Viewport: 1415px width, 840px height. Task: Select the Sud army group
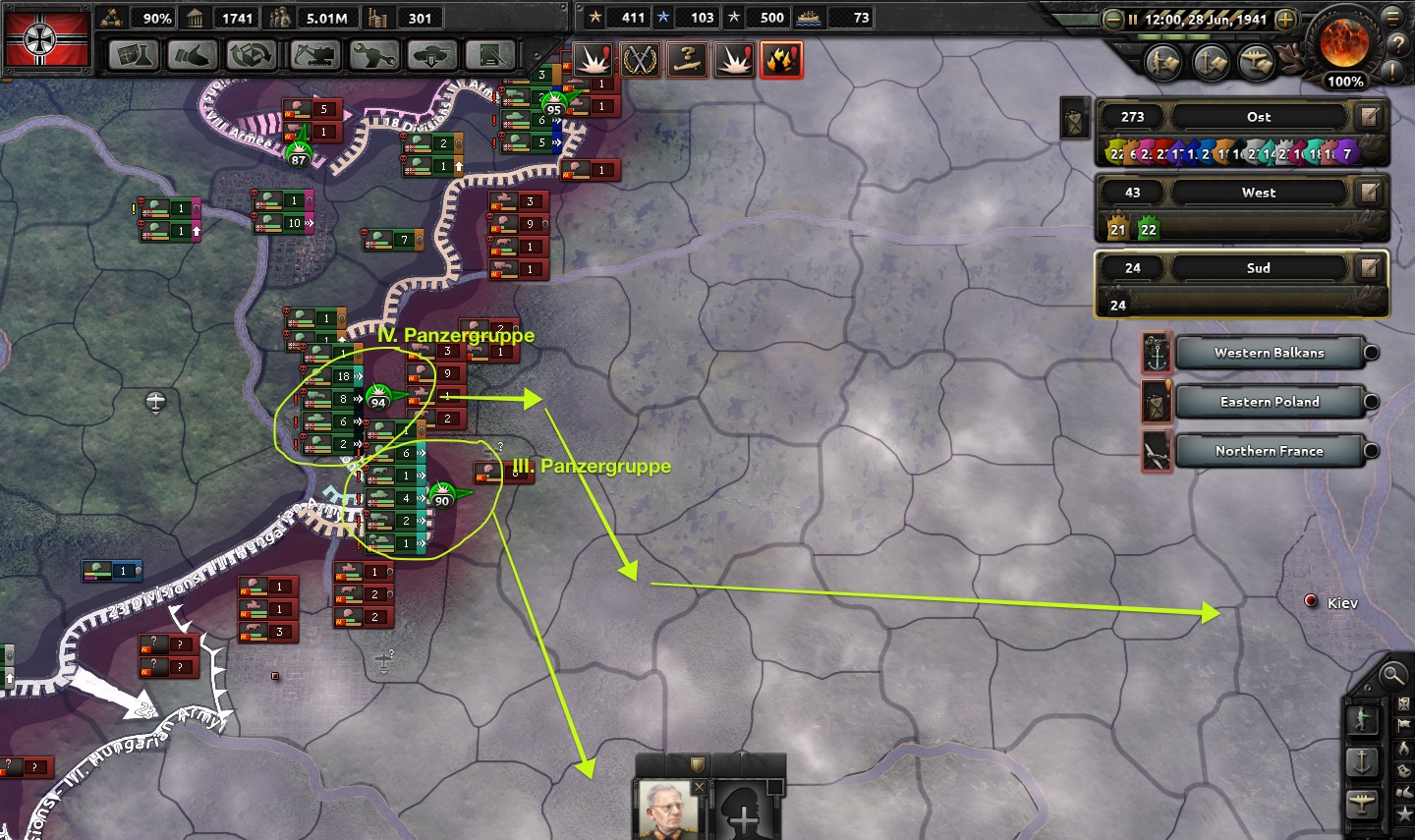click(1258, 268)
